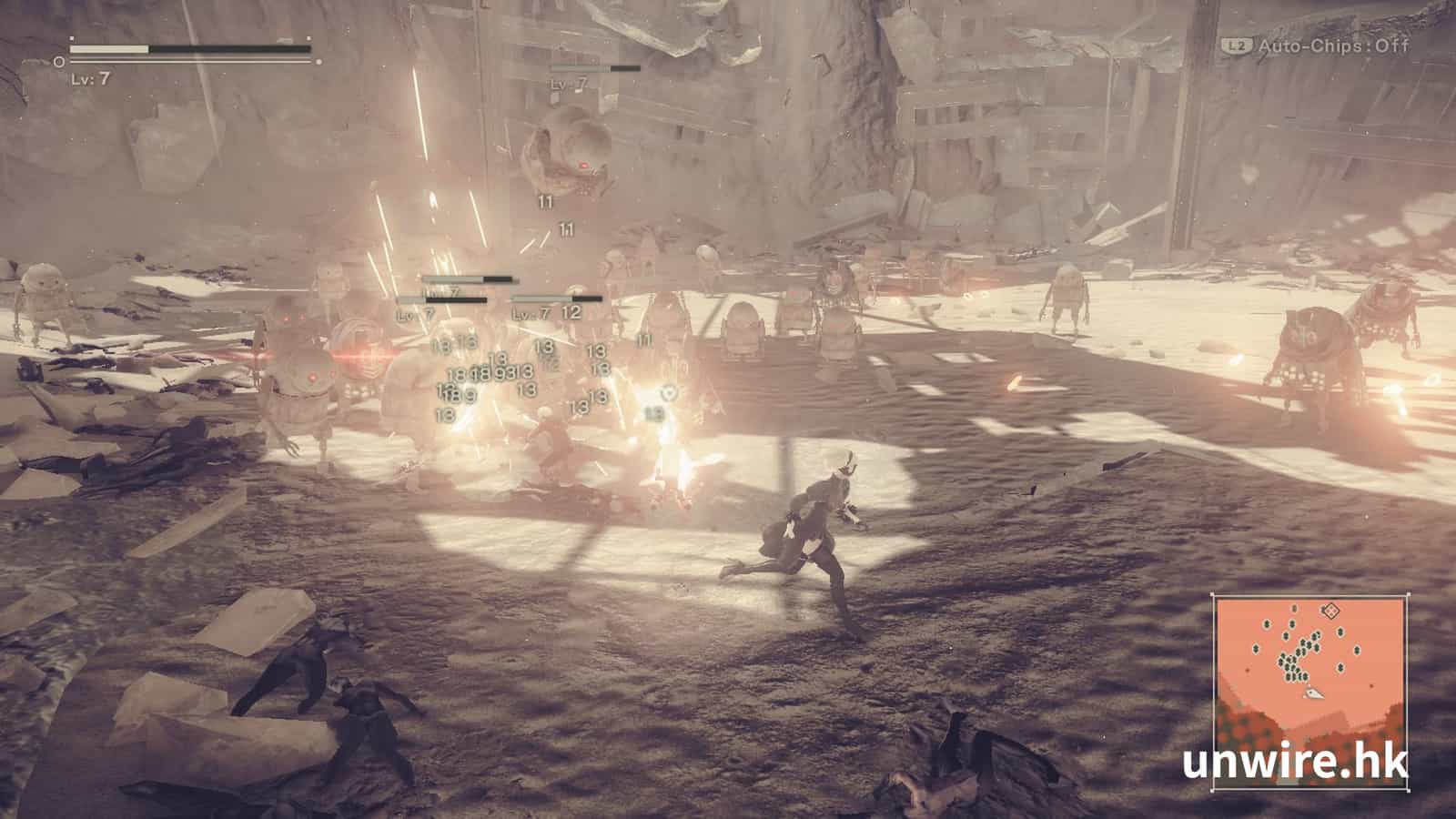
Task: Open the minimap in the corner
Action: click(1310, 671)
